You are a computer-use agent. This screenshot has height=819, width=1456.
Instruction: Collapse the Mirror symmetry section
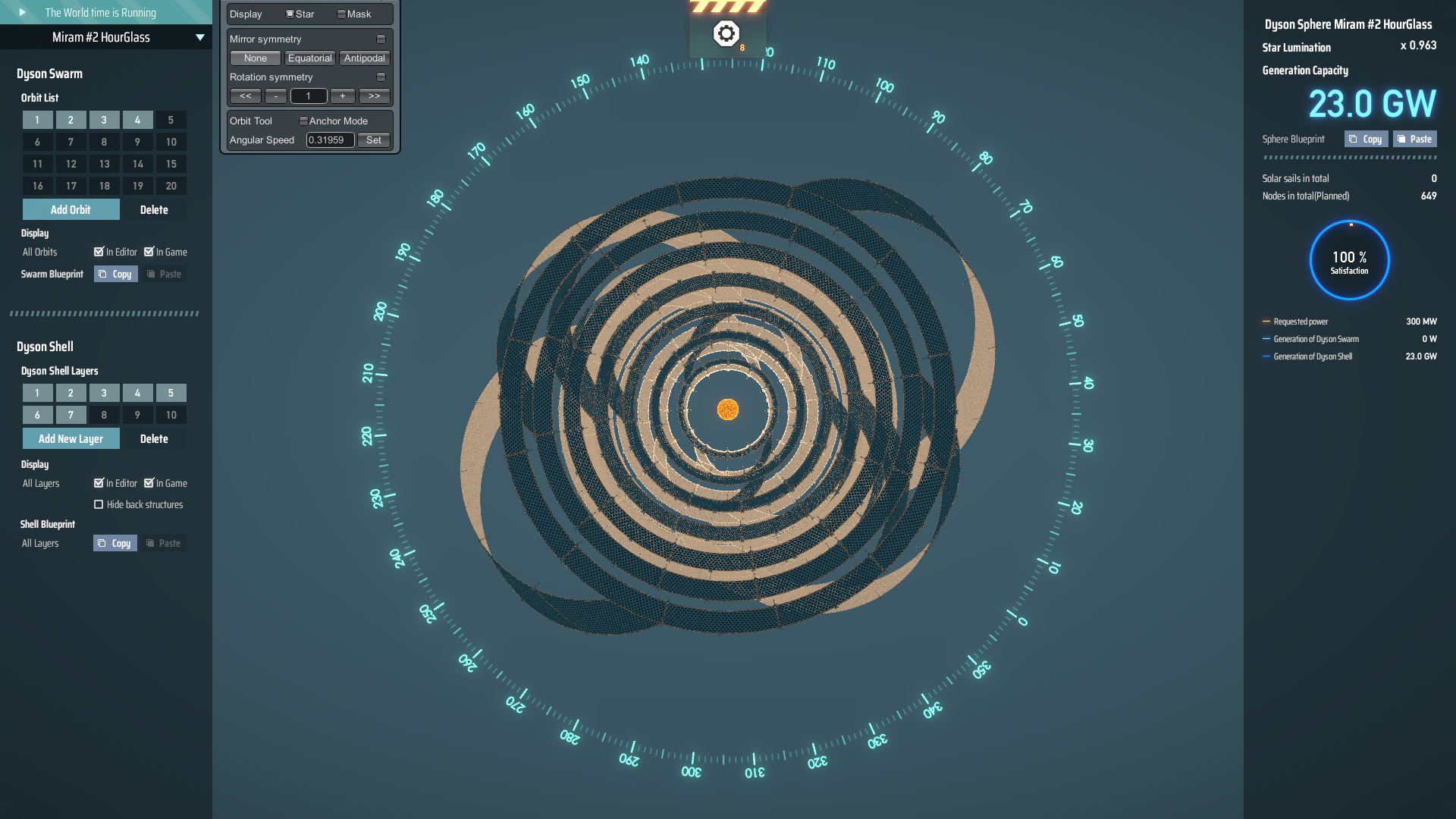[x=383, y=39]
